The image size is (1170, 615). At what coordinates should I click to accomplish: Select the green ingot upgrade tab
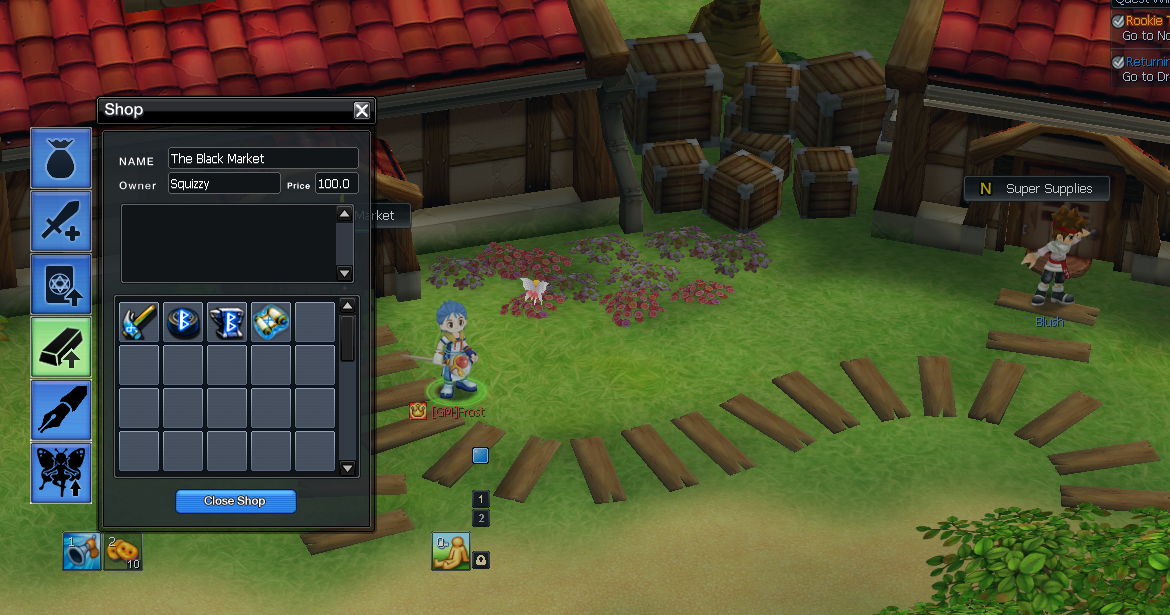(x=62, y=347)
